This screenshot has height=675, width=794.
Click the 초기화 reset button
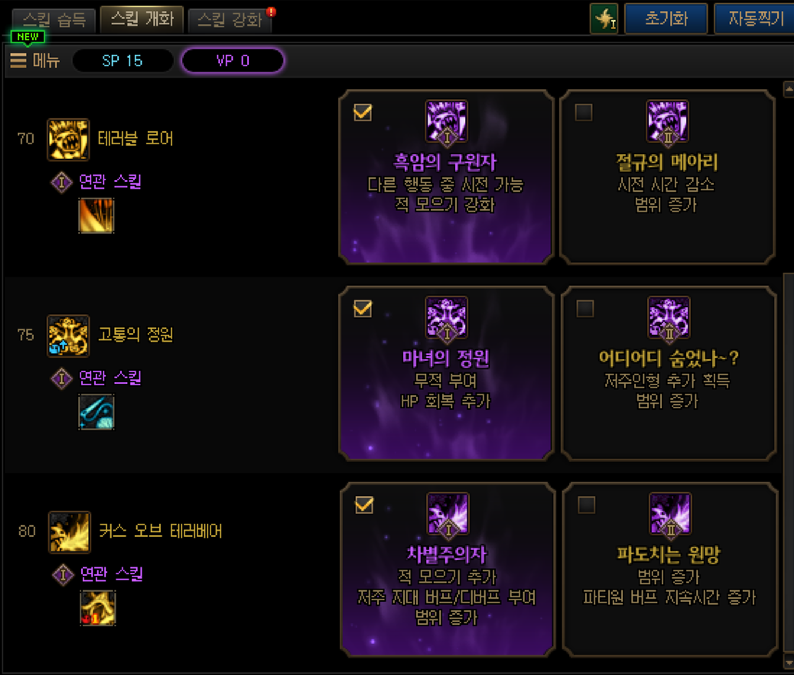coord(665,18)
